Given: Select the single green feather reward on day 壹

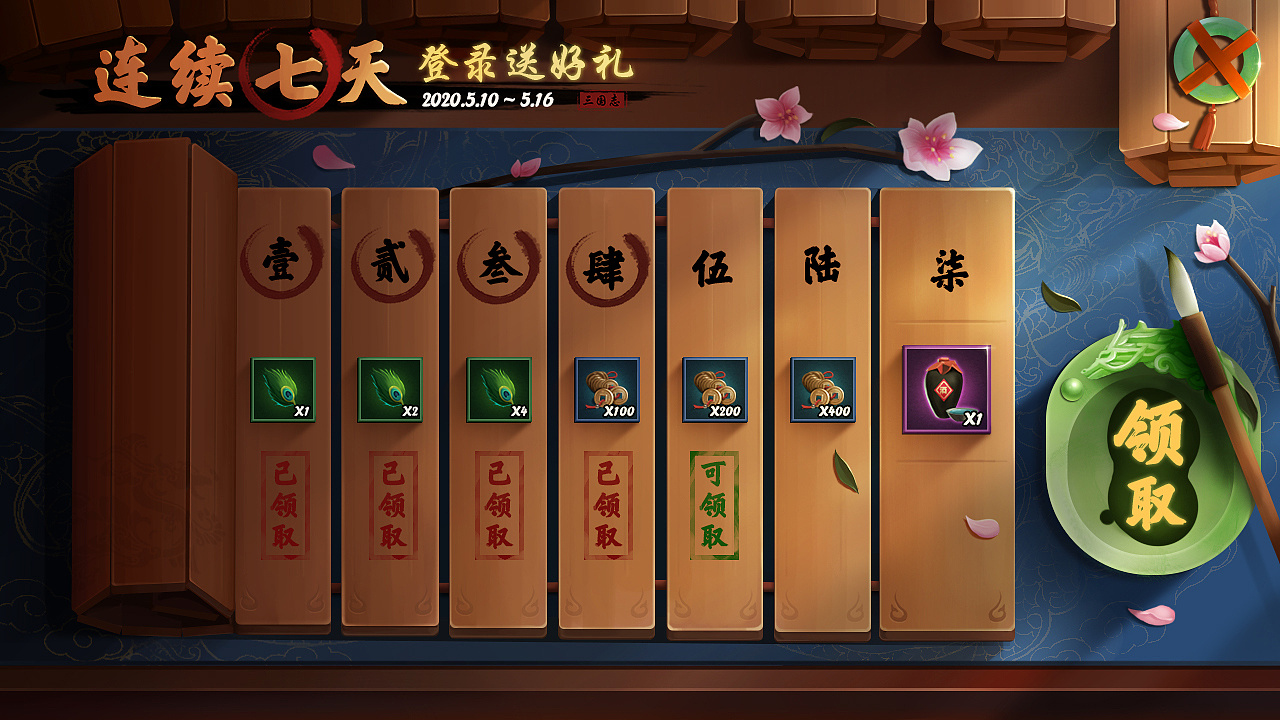Looking at the screenshot, I should (x=283, y=392).
